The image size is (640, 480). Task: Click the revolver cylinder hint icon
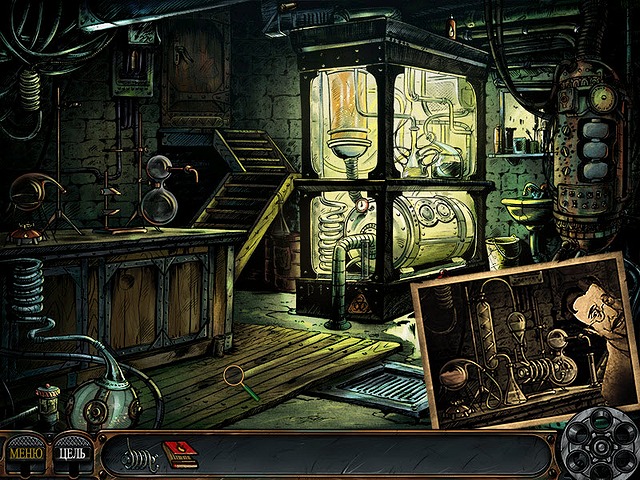pyautogui.click(x=598, y=447)
